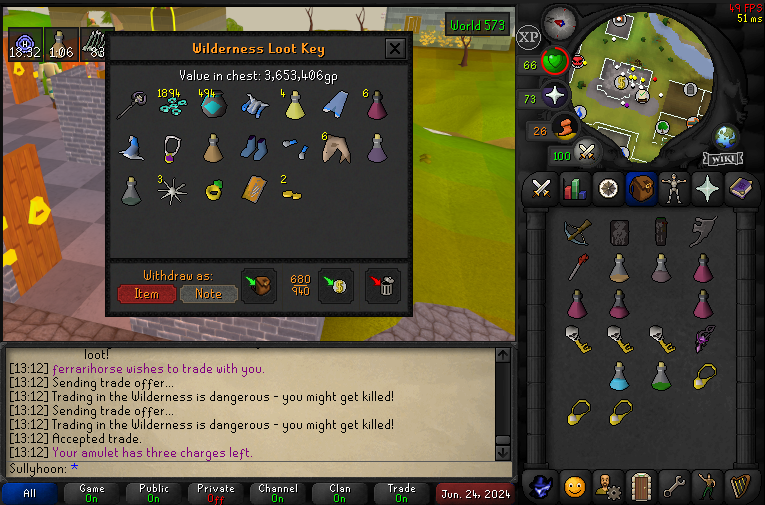The image size is (765, 505).
Task: Select the blue wizard hat in the chest
Action: click(131, 149)
